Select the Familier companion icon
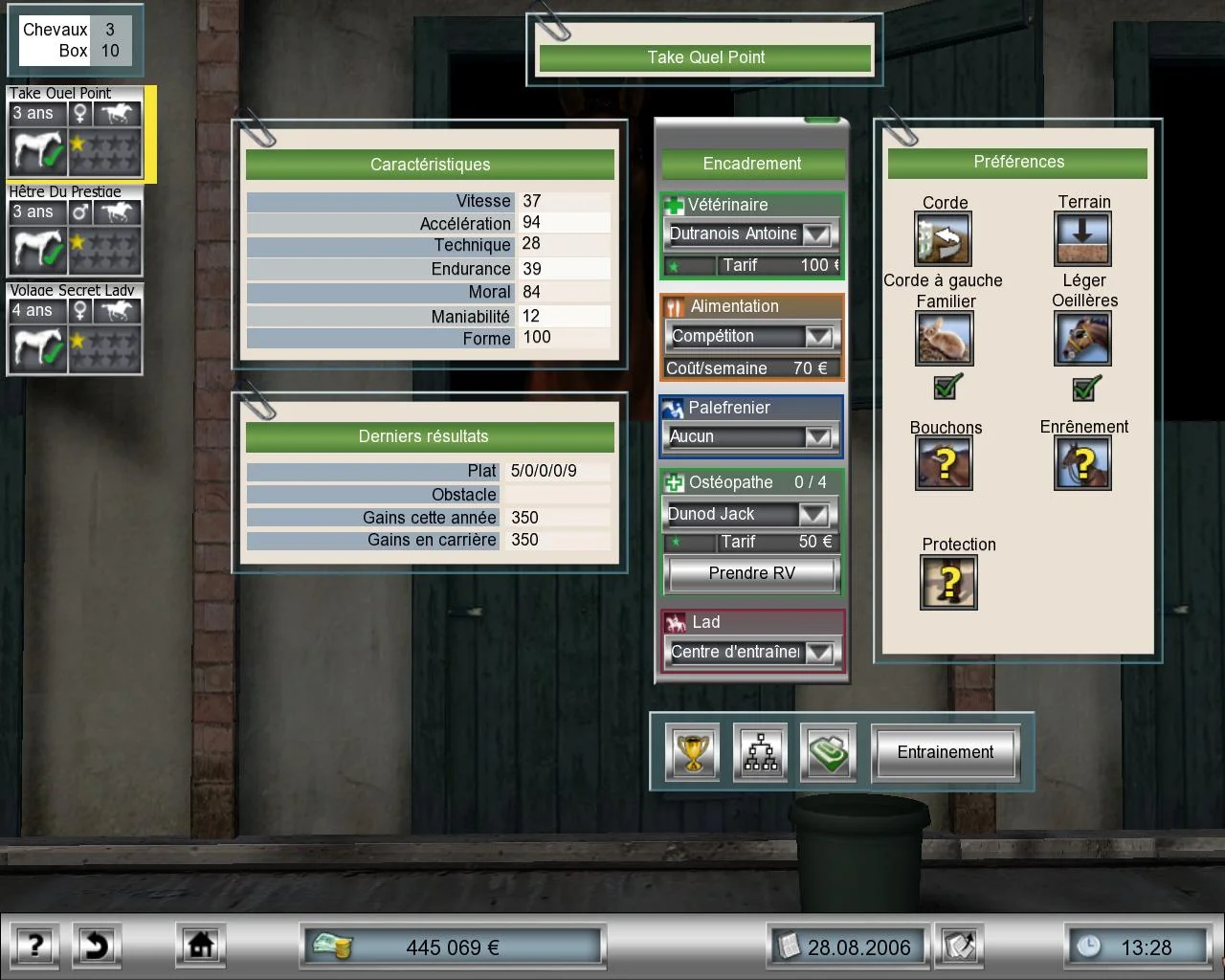Viewport: 1225px width, 980px height. (944, 337)
